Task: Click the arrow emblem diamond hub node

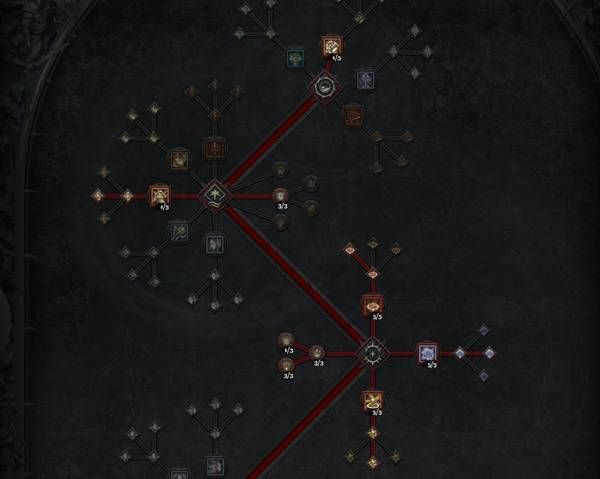Action: point(214,194)
